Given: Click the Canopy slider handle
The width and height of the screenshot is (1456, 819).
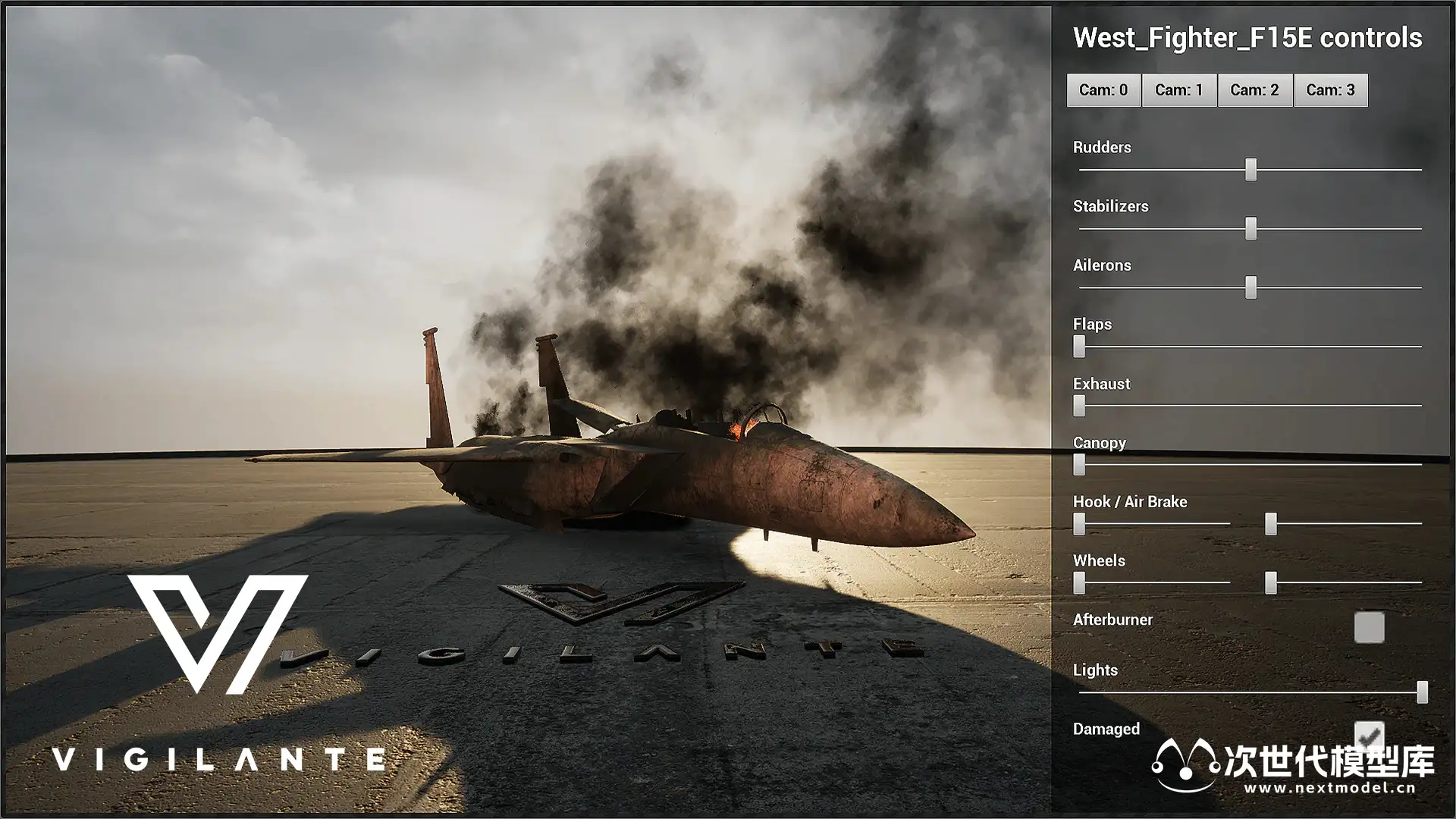Looking at the screenshot, I should [1079, 464].
